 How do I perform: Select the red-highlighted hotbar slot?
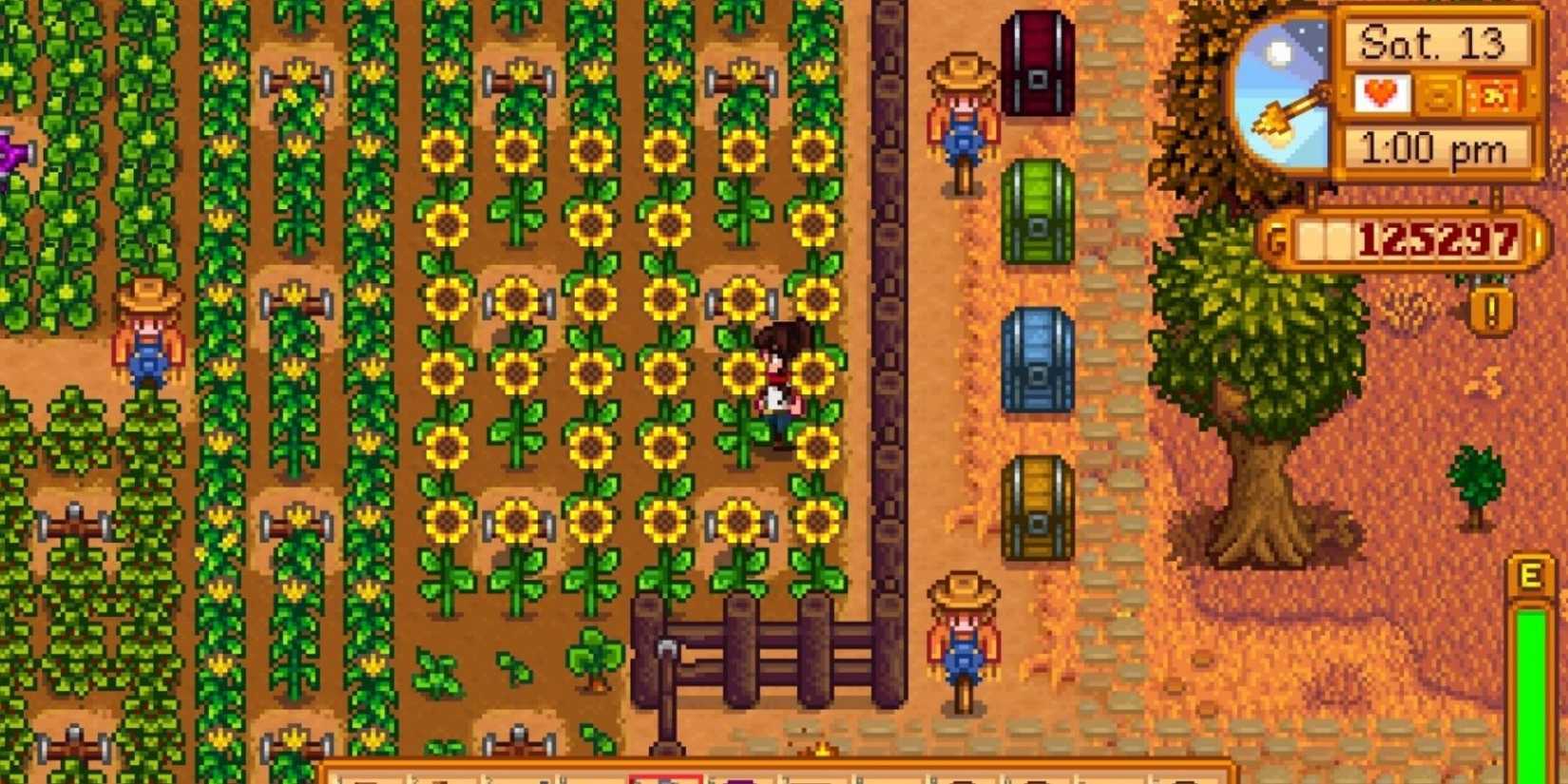665,777
